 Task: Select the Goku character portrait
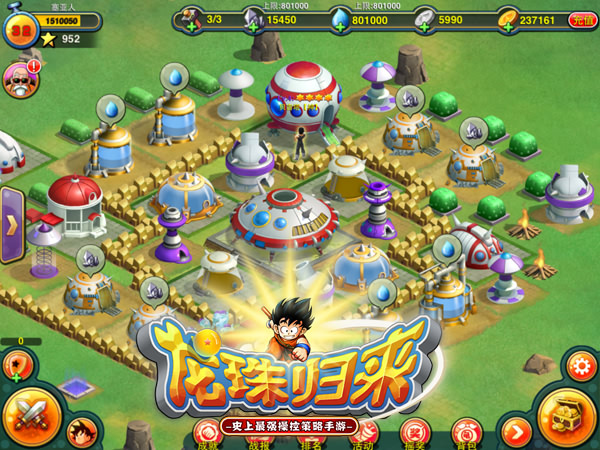click(x=83, y=431)
